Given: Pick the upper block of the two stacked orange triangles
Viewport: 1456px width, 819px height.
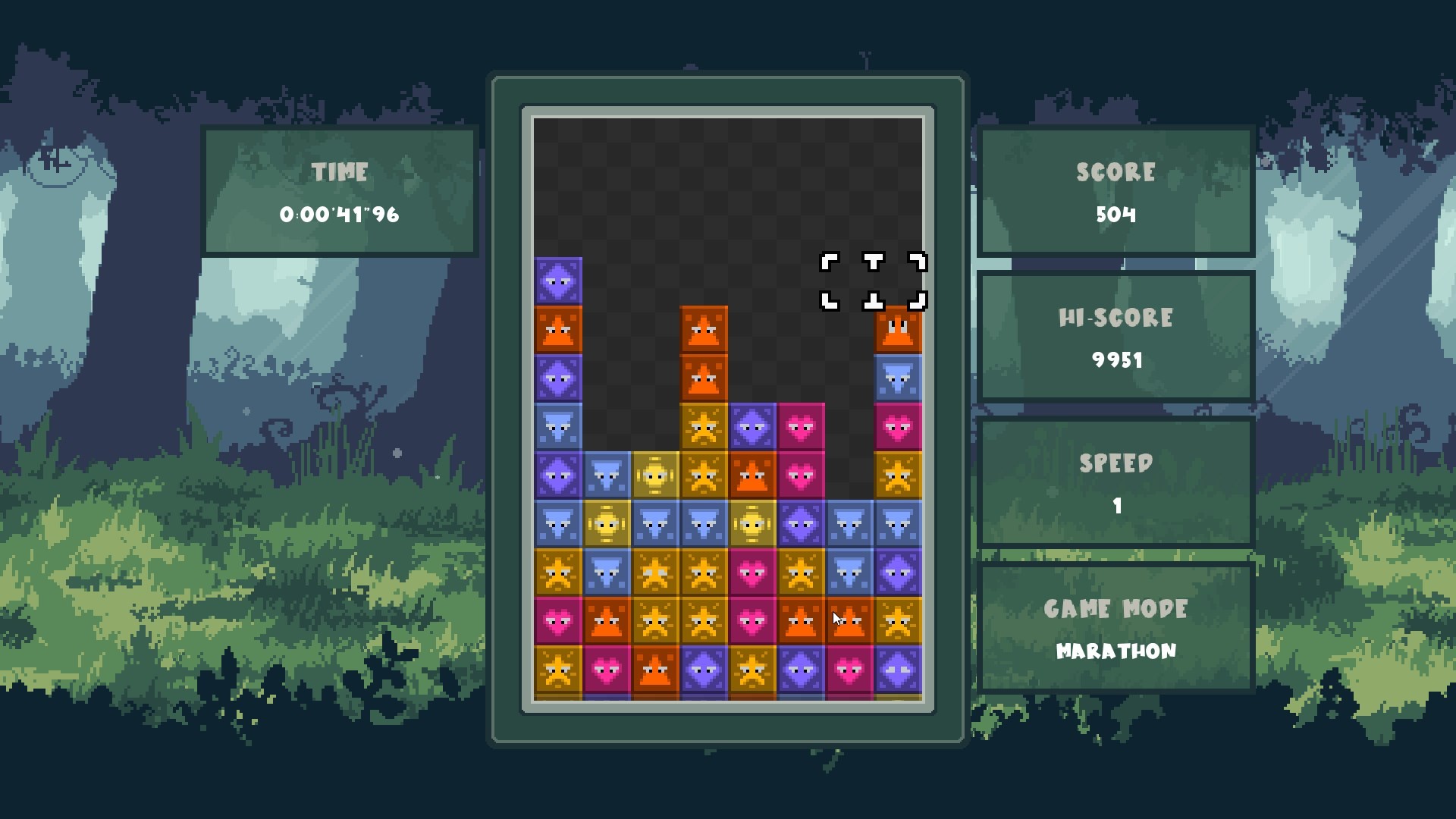Looking at the screenshot, I should pyautogui.click(x=704, y=330).
